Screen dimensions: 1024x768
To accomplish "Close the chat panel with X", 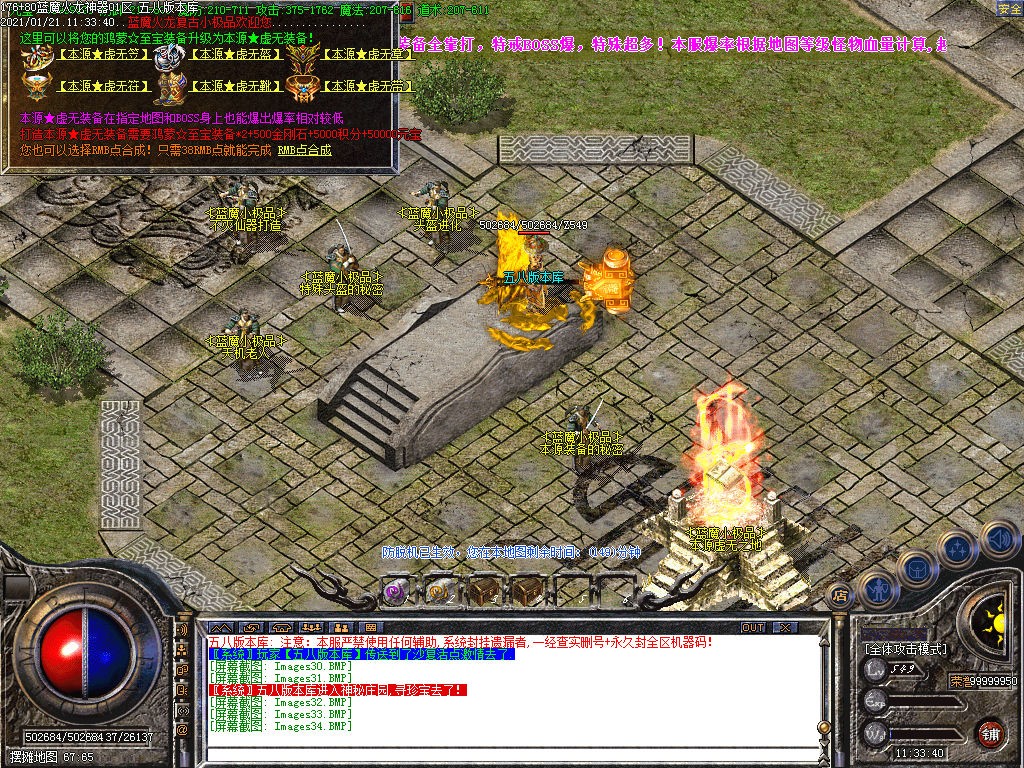I will click(x=785, y=627).
